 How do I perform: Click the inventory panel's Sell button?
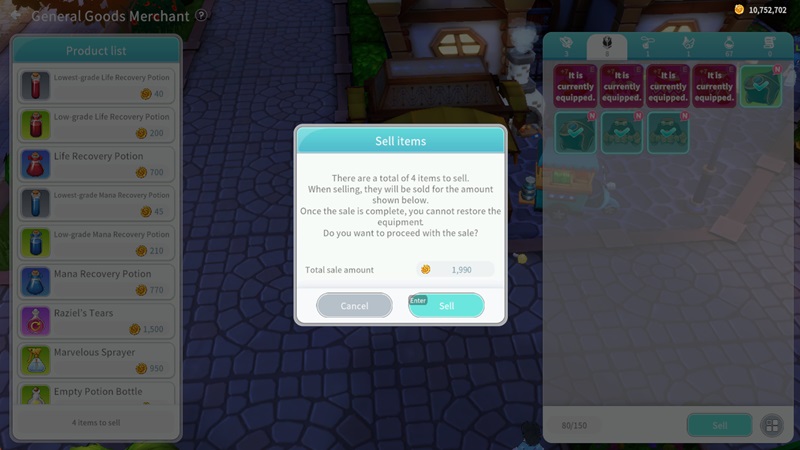[719, 425]
